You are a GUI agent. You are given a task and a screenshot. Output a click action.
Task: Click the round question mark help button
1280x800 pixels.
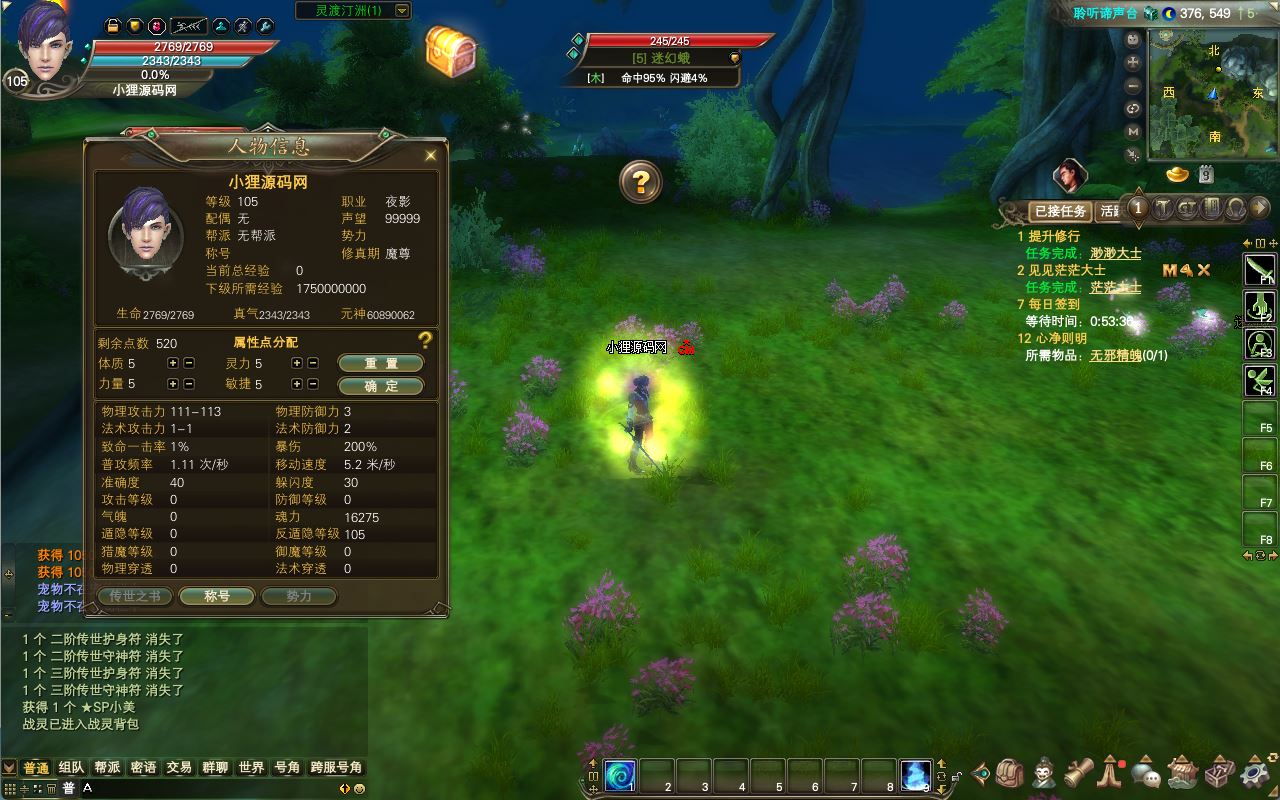[x=641, y=182]
